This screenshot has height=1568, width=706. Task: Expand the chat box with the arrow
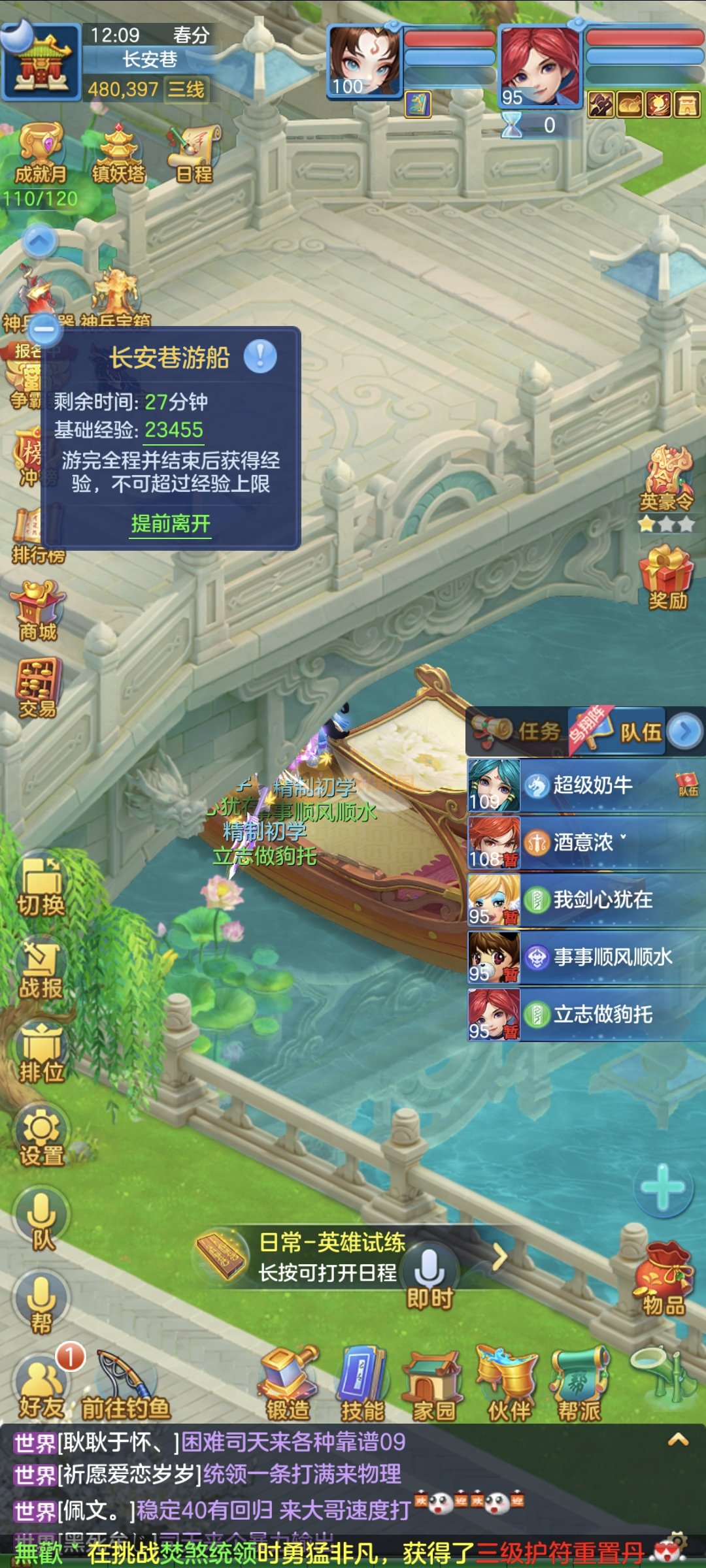[678, 1440]
